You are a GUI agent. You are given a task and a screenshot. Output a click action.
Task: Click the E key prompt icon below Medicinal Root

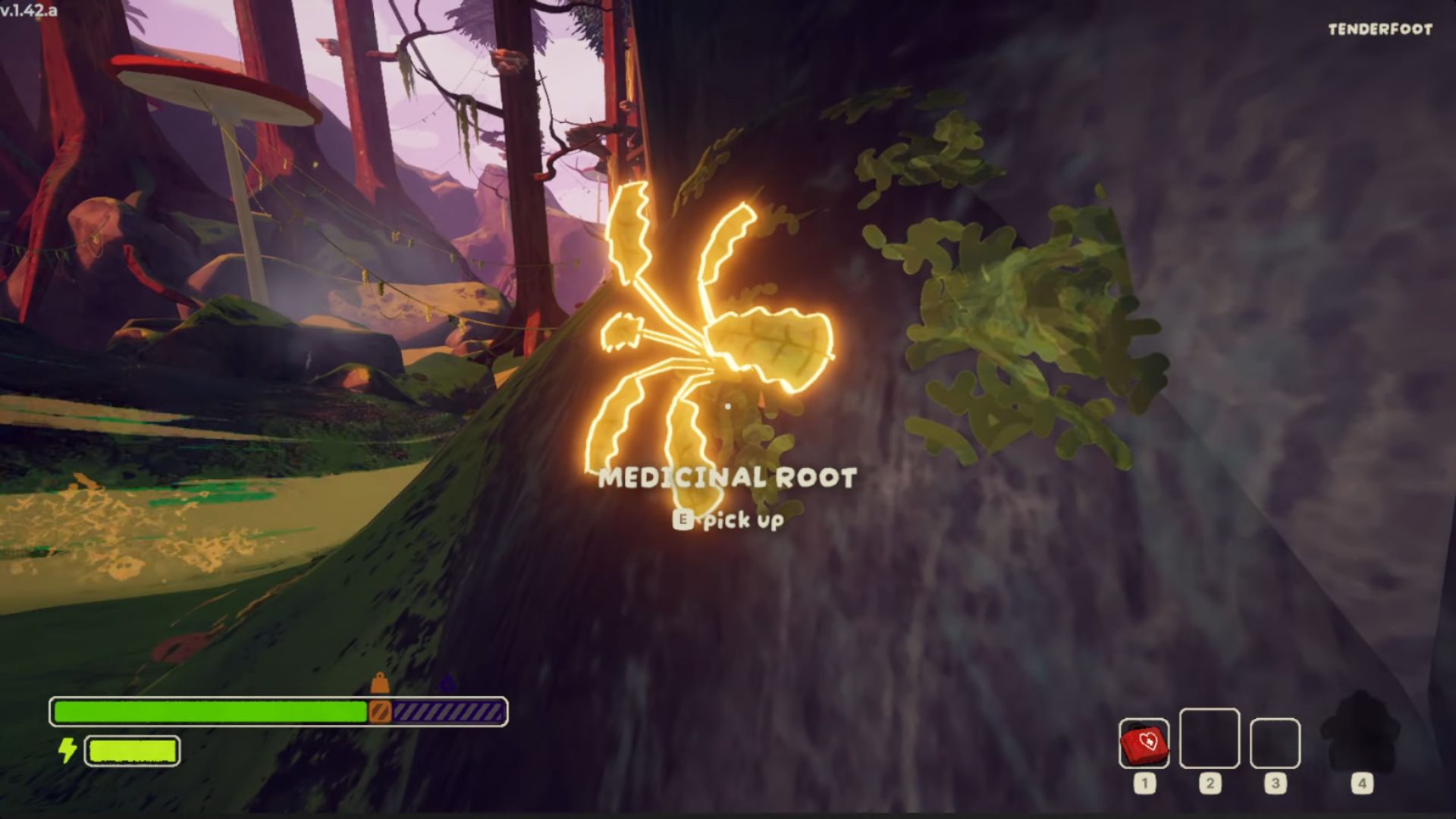pos(685,520)
